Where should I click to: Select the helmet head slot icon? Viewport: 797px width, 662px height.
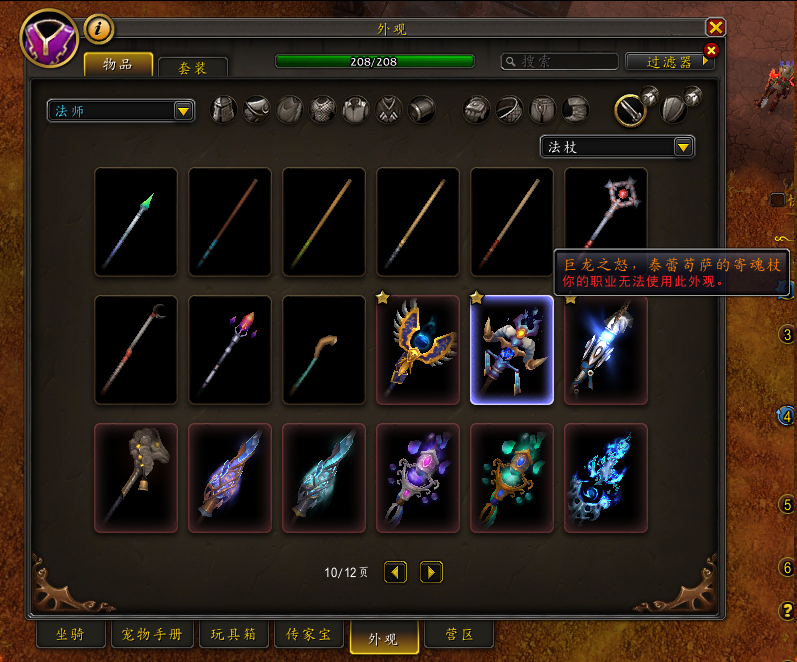point(224,108)
